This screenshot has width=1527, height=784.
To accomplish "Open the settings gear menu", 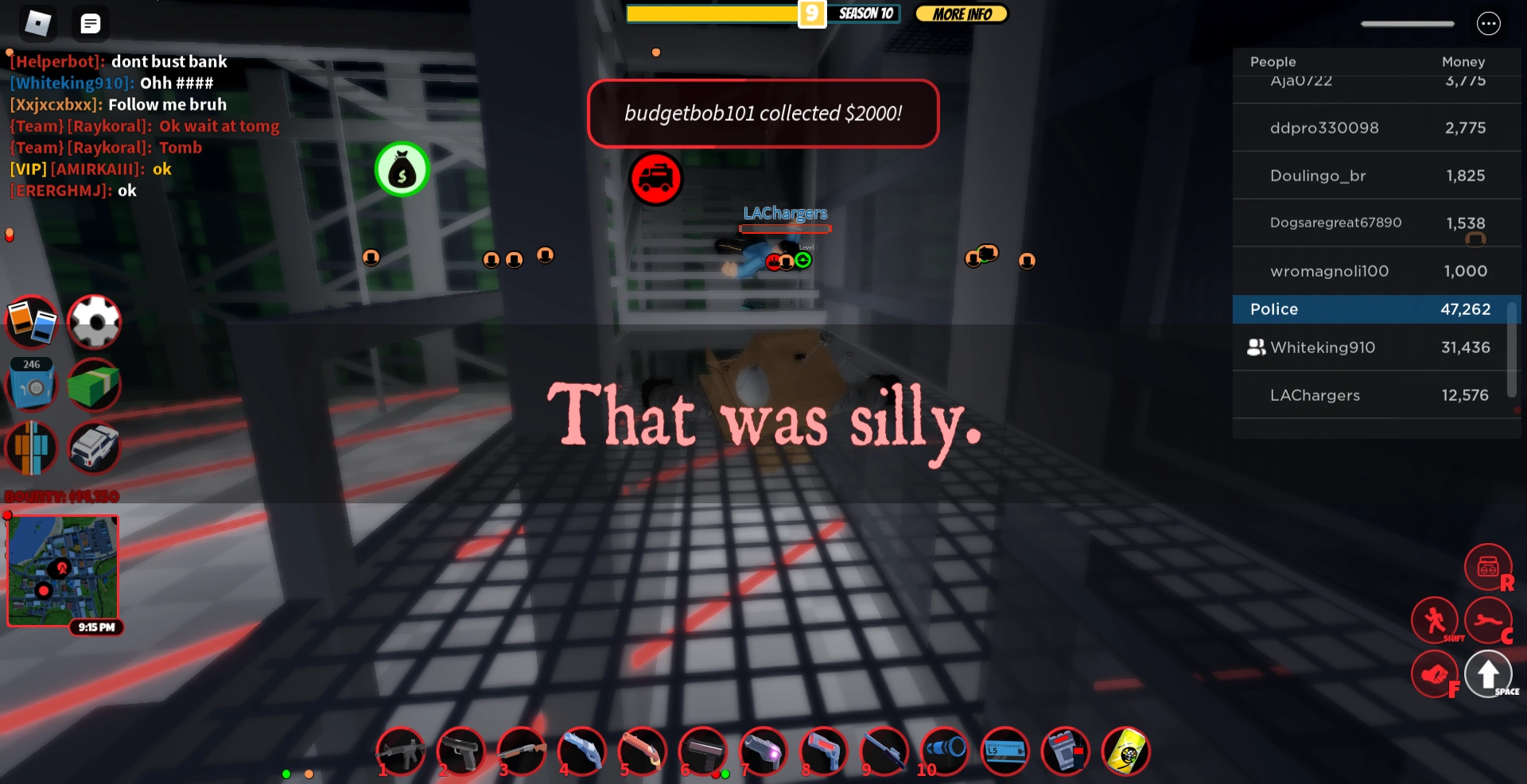I will (x=95, y=321).
